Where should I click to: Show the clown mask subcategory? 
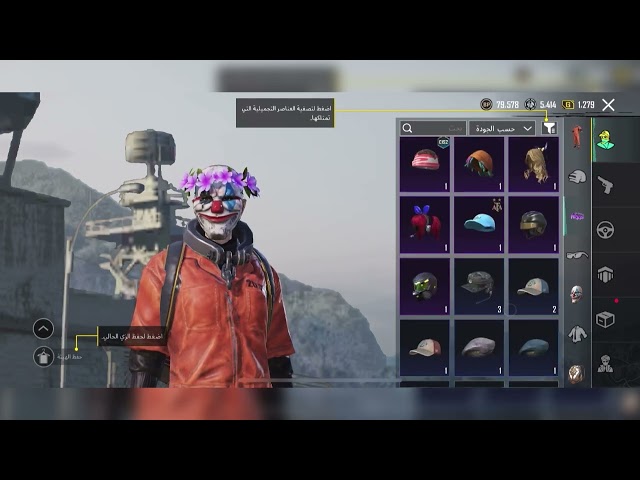pos(577,293)
